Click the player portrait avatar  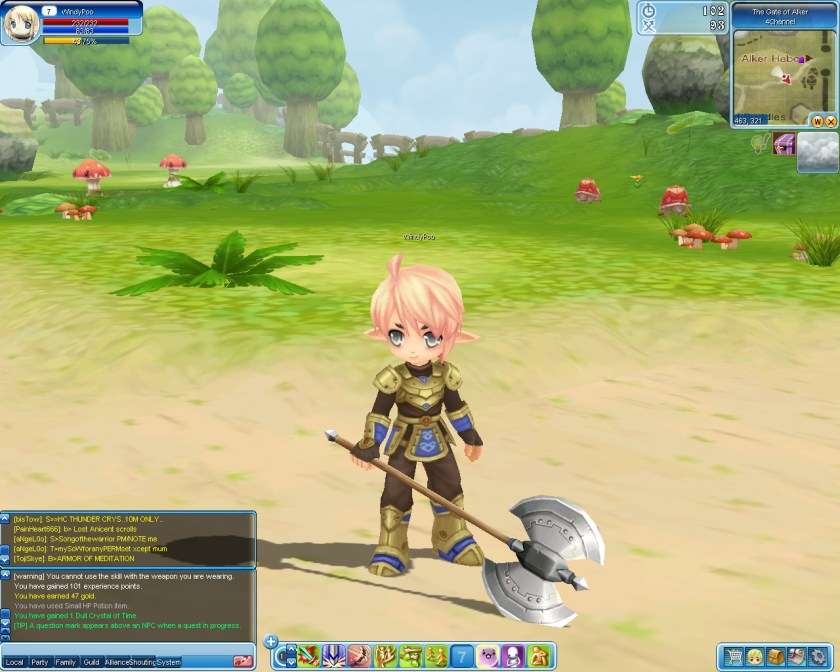[20, 24]
